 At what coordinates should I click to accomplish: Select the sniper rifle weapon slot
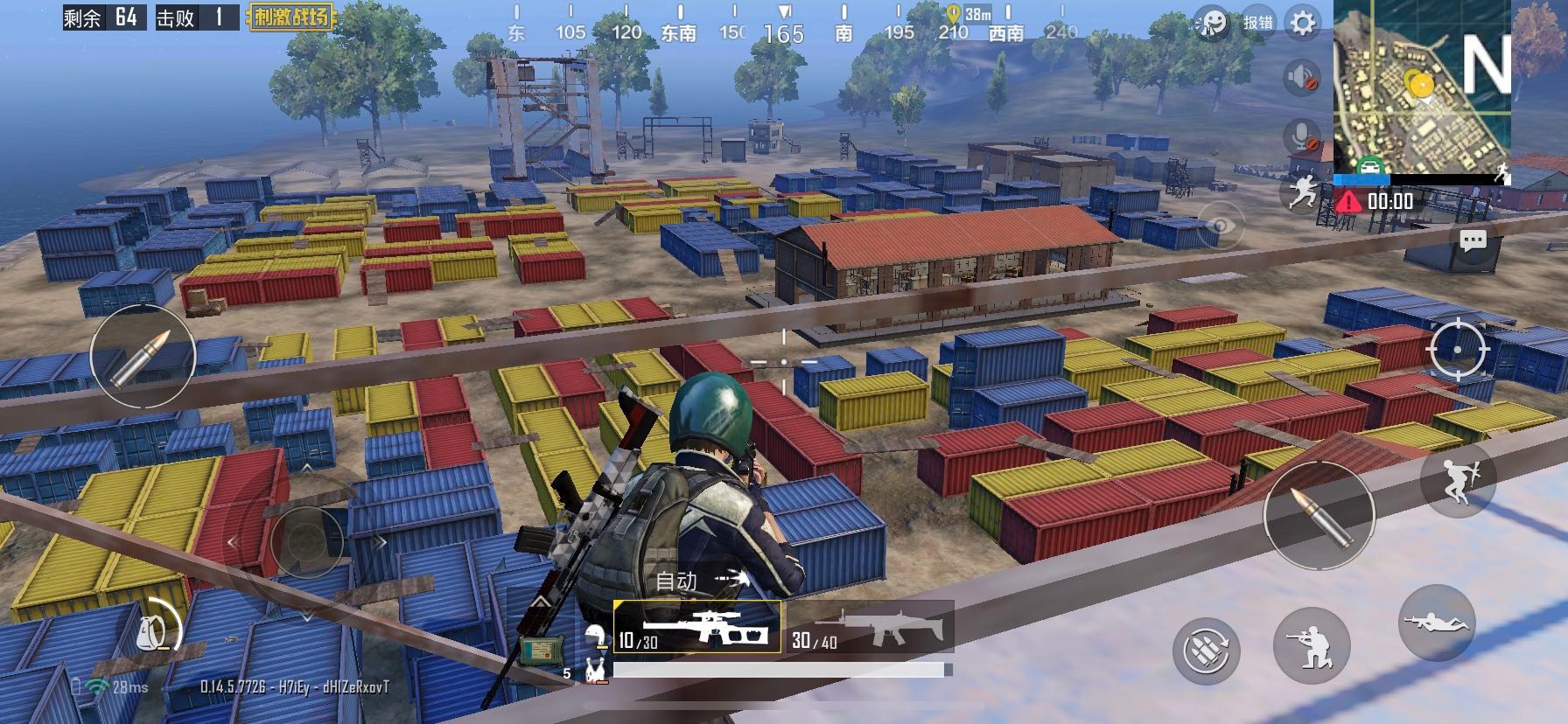(x=697, y=627)
